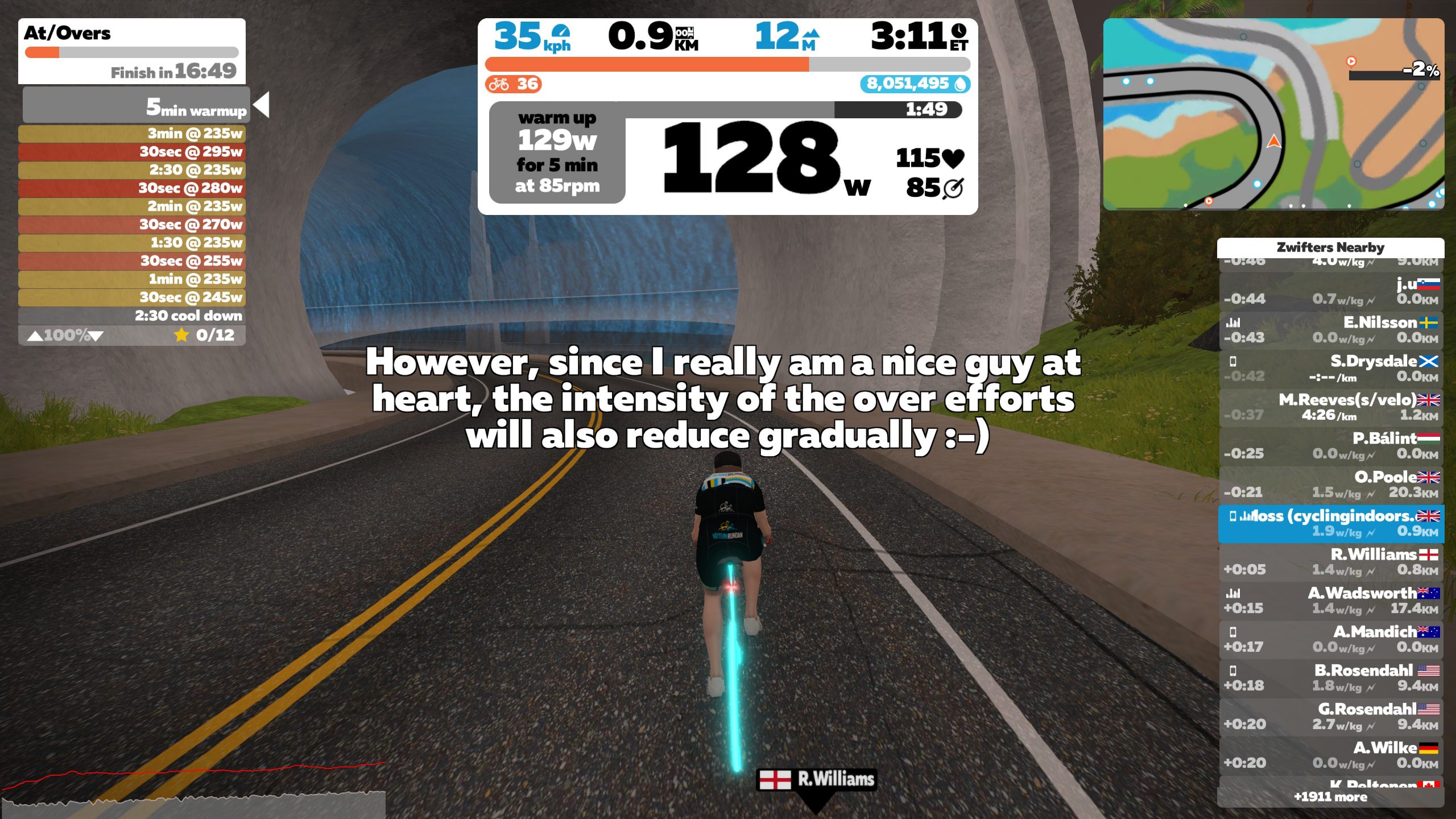Click the bike icon showing 36 riders

point(499,84)
